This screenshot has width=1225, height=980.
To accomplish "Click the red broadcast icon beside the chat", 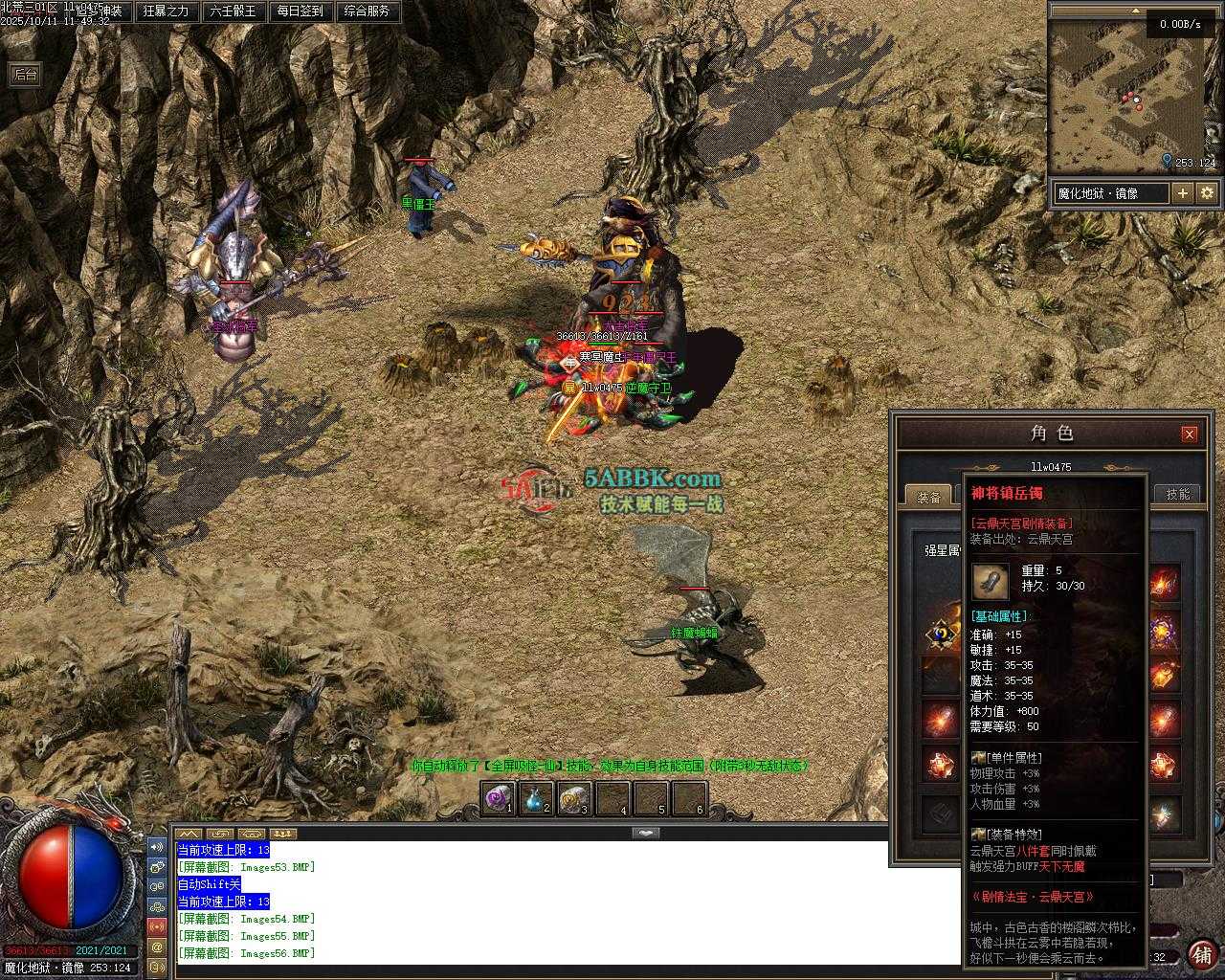I will 156,926.
